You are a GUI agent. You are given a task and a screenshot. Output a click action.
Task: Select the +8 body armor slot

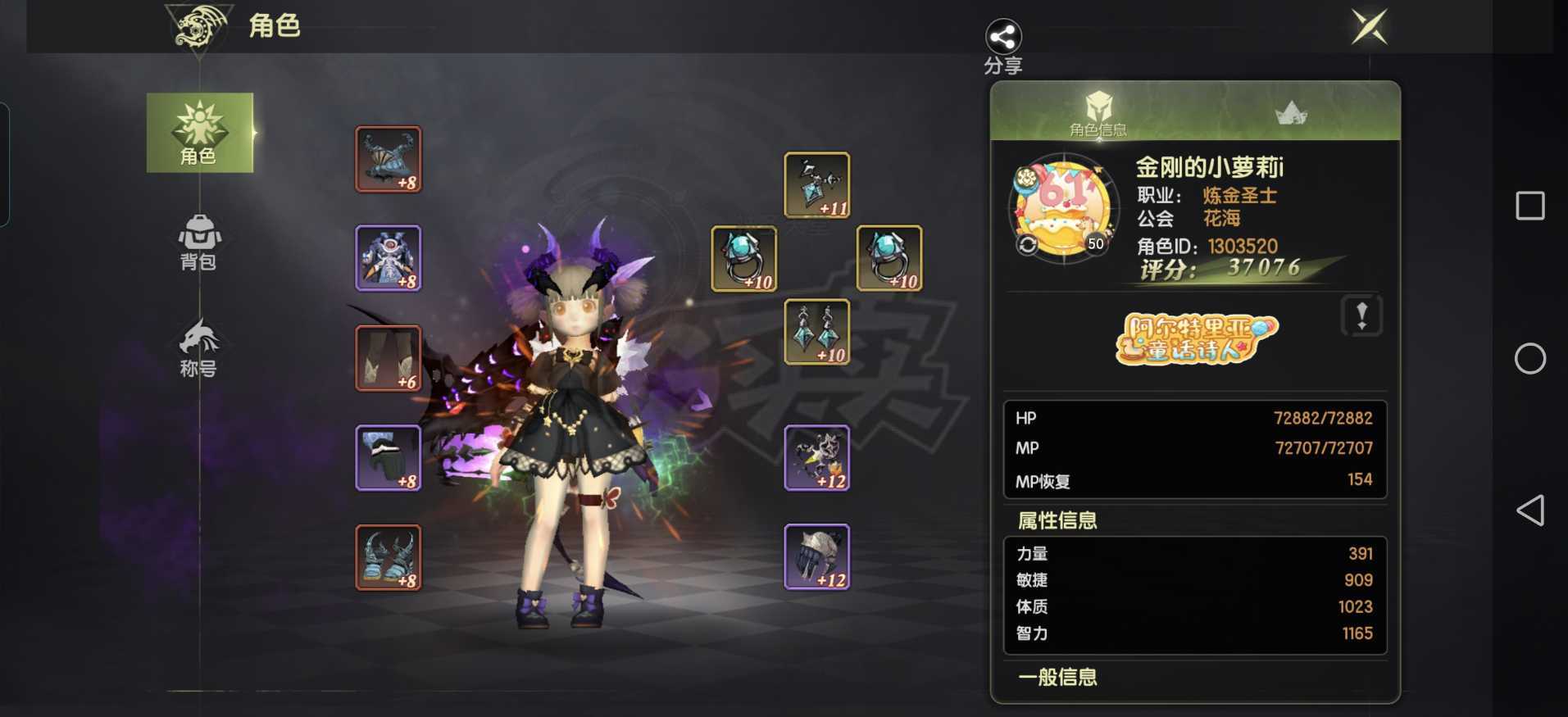click(x=389, y=259)
